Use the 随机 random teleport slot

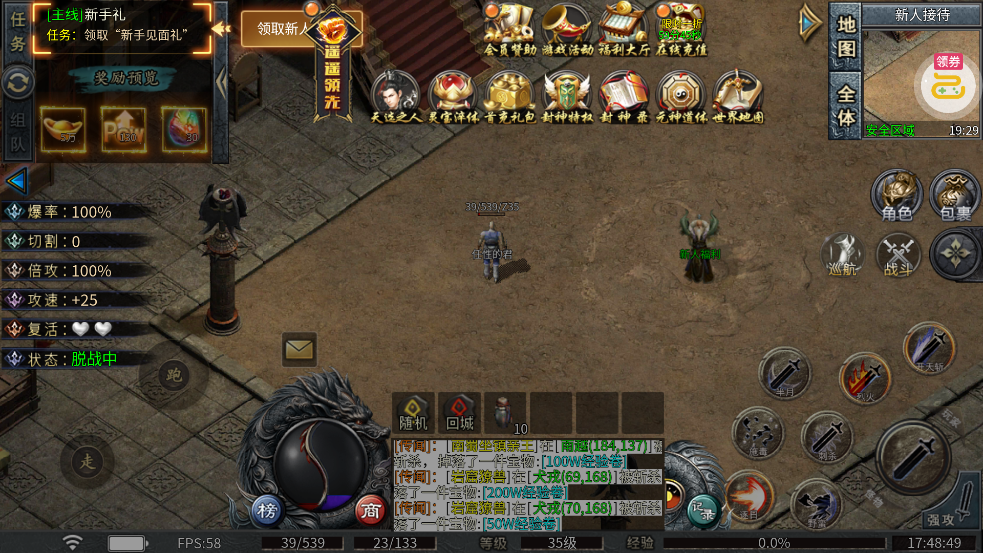tap(413, 412)
